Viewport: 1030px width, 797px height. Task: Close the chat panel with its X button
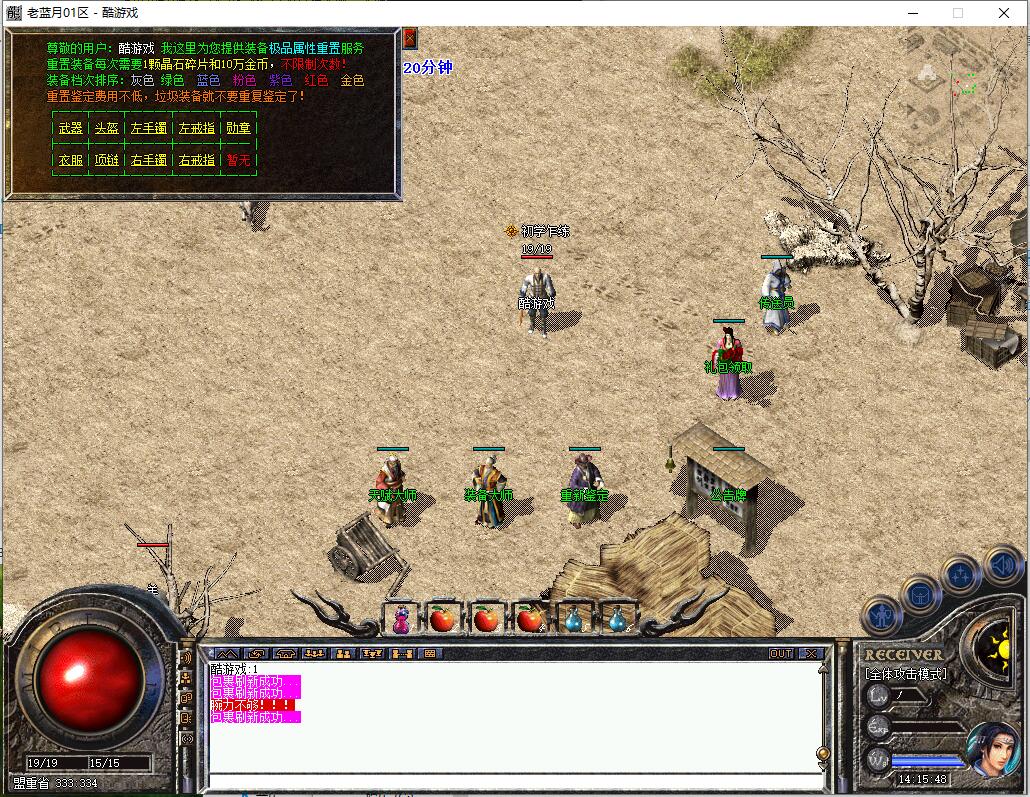811,654
